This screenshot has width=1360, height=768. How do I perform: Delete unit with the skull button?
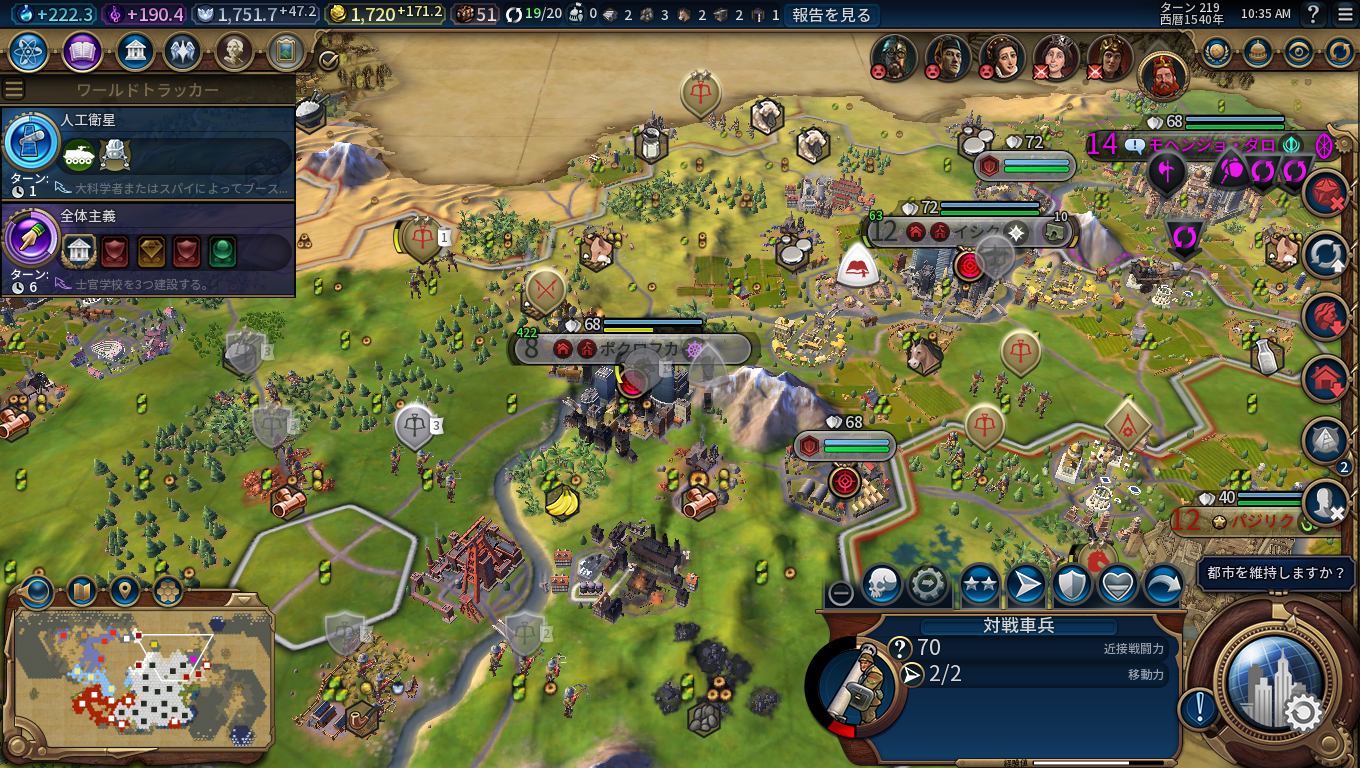coord(882,585)
